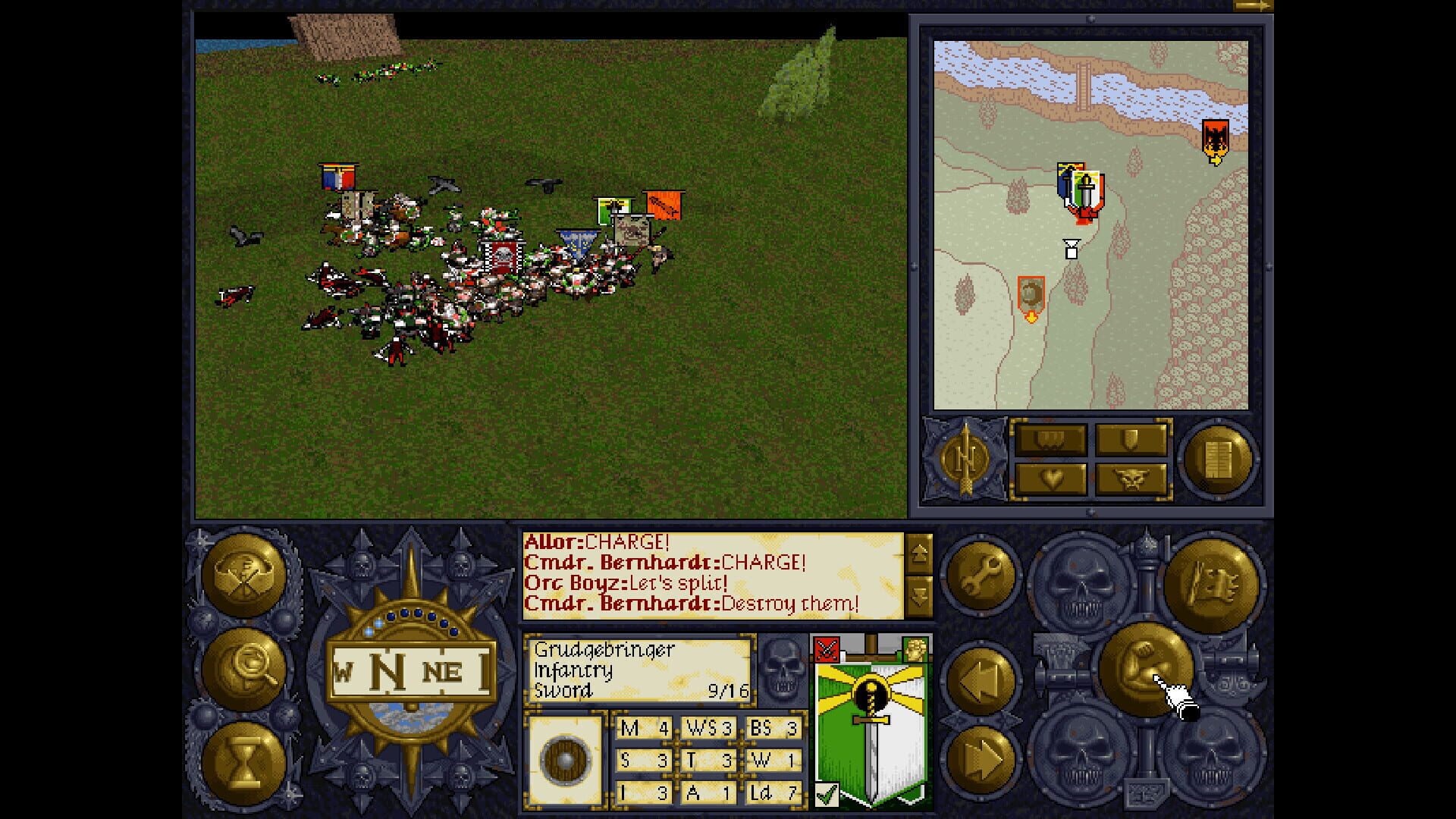
Task: Toggle the shield overlay on the minimap
Action: [x=1130, y=438]
